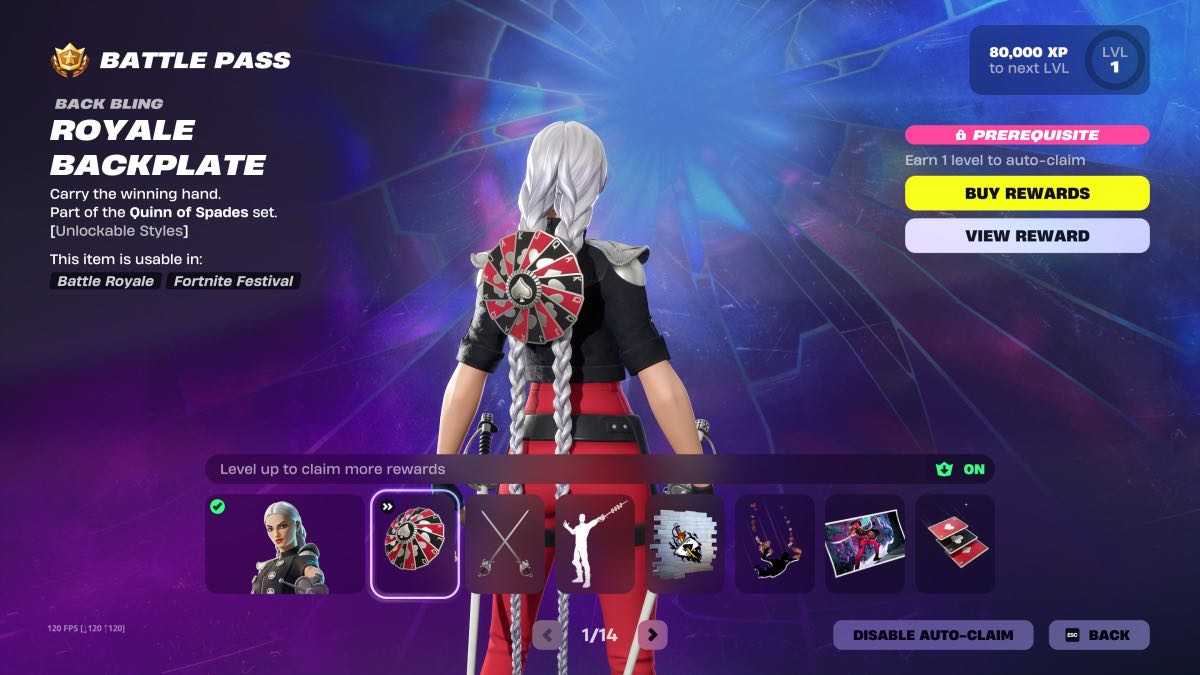Open View Reward for the backplate

coord(1027,236)
